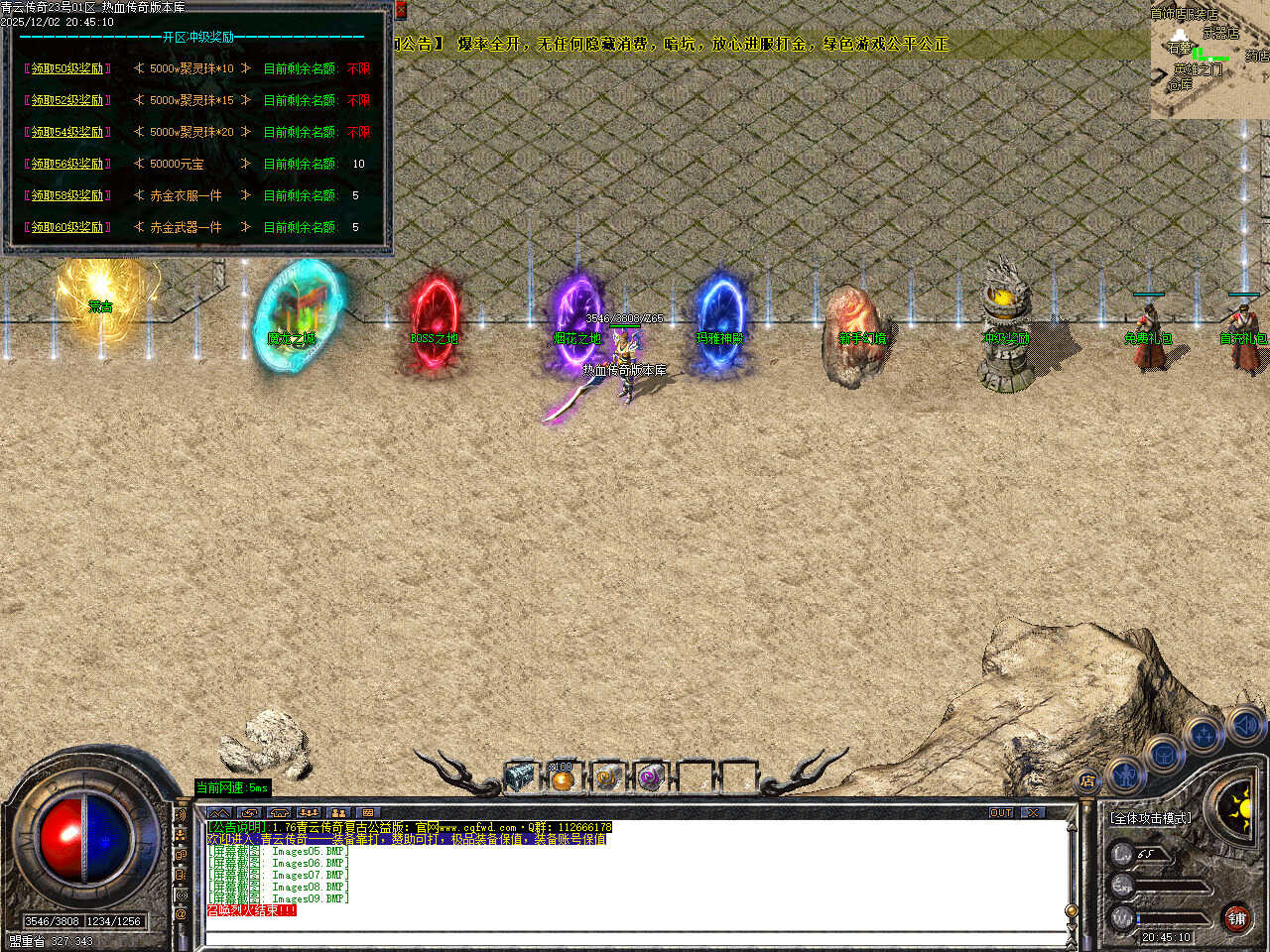
Task: Claim the level 50 reward link
Action: 67,69
